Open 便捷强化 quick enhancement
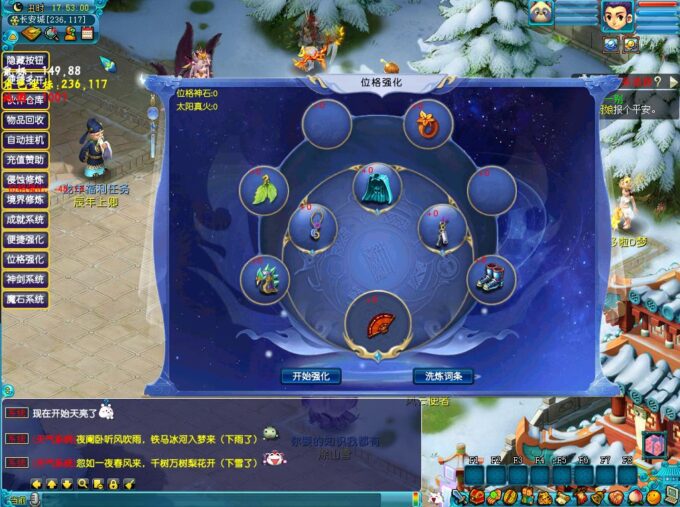The image size is (680, 507). tap(25, 240)
